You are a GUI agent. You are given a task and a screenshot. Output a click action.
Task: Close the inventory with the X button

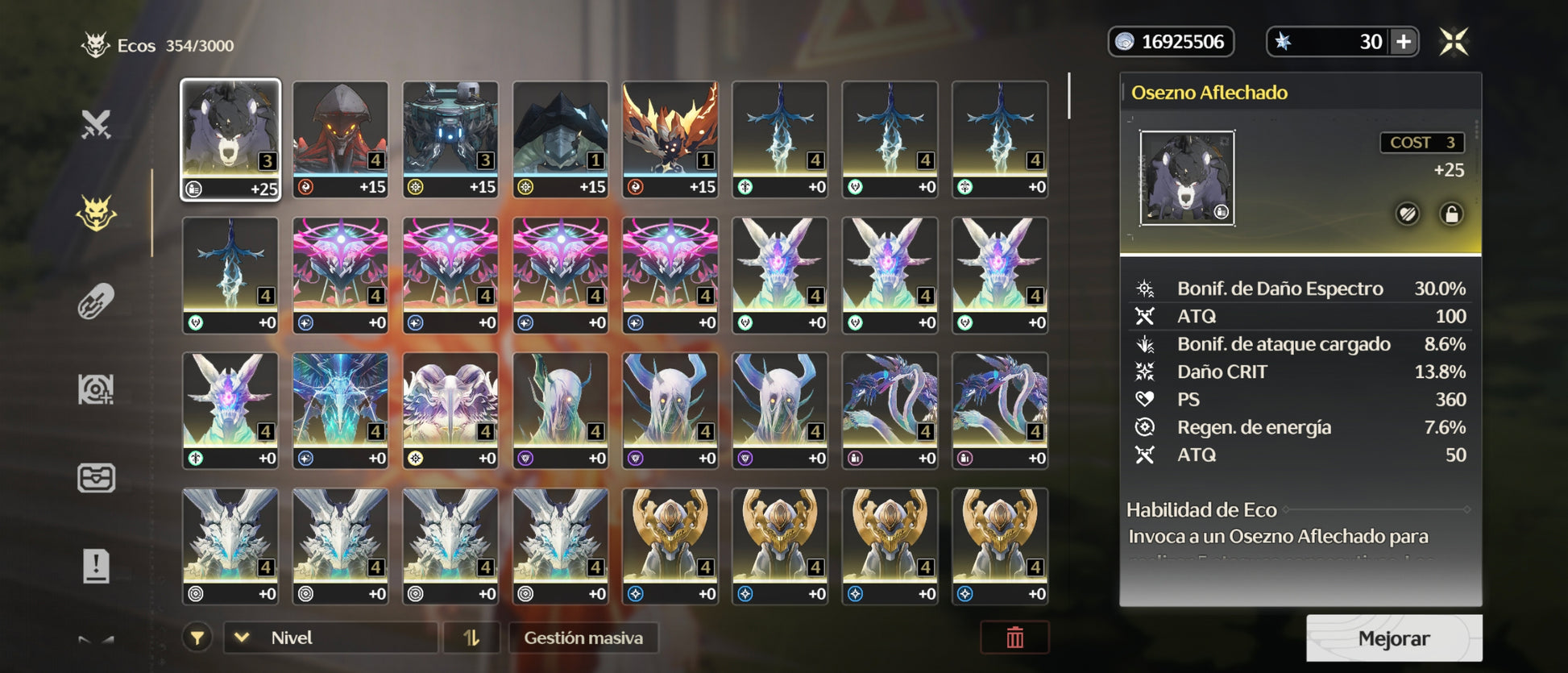tap(1454, 42)
